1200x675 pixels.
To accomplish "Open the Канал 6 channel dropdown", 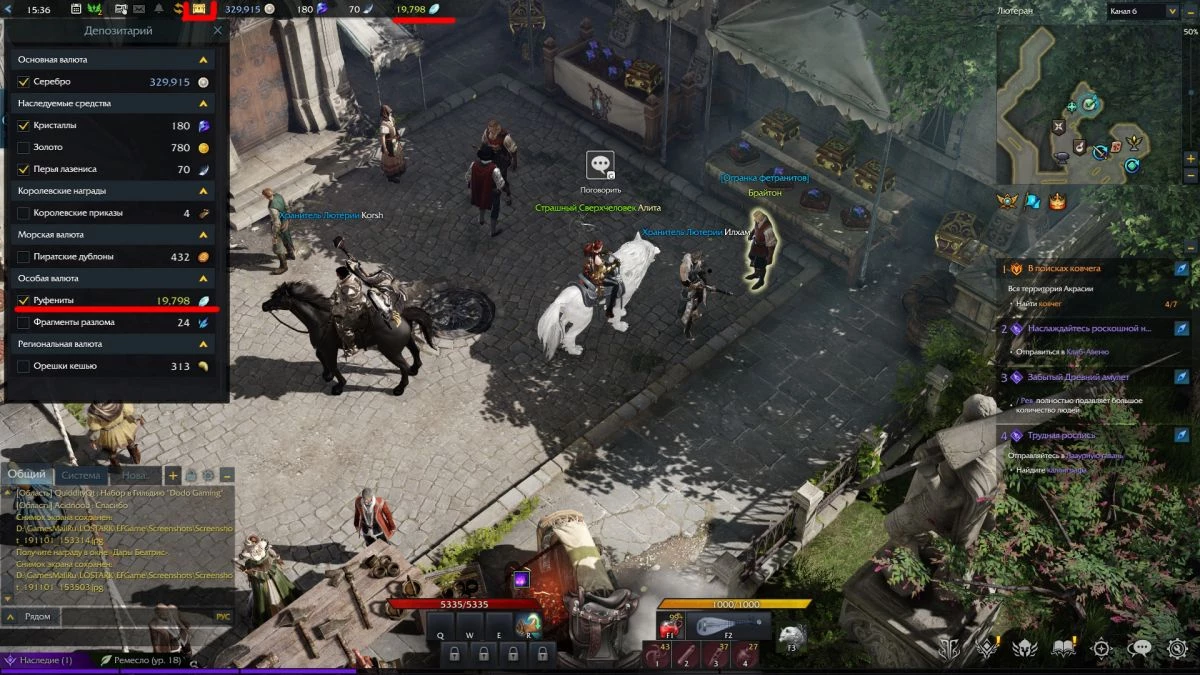I will 1143,11.
